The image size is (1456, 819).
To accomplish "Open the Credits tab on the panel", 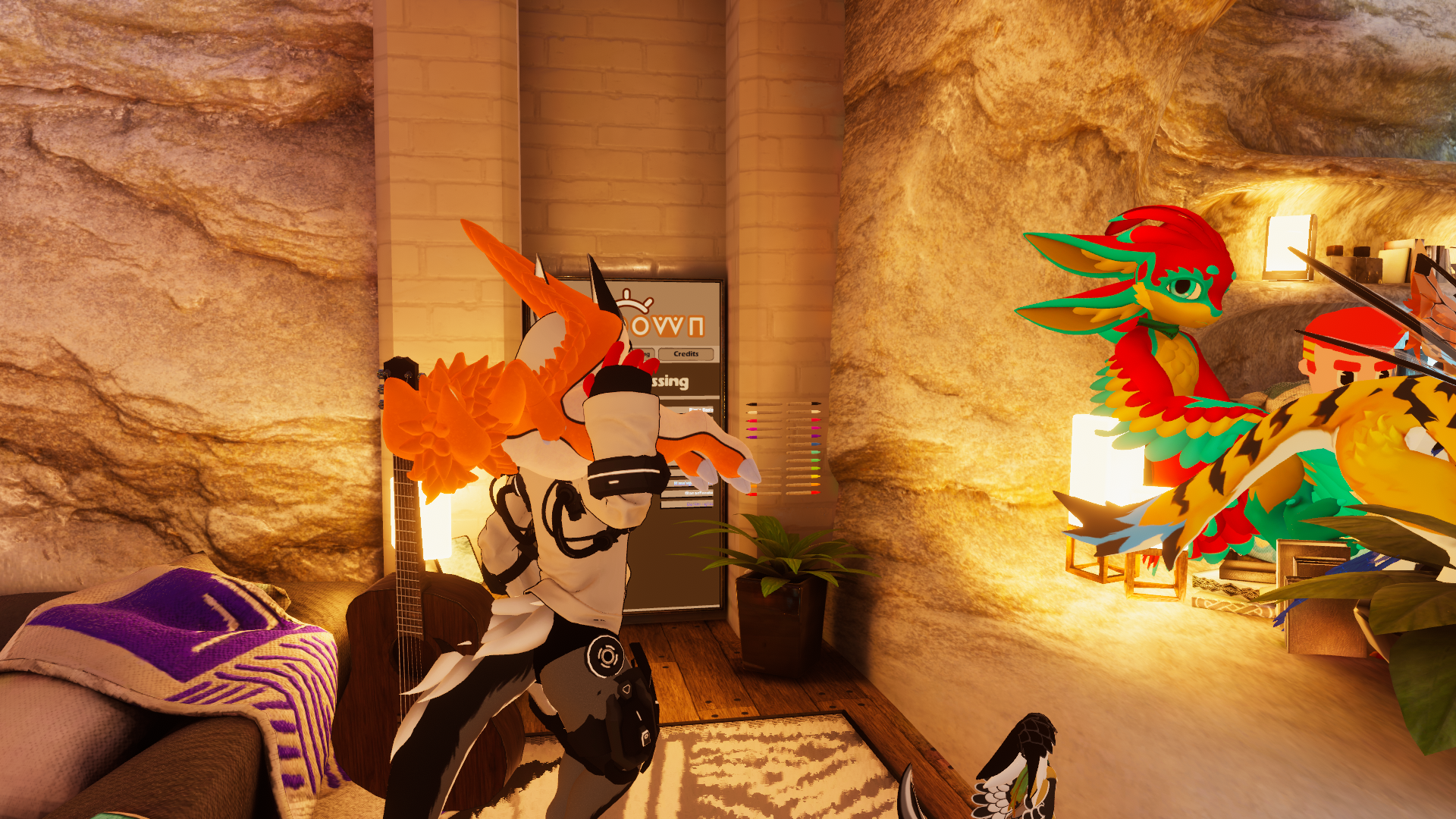I will coord(686,354).
